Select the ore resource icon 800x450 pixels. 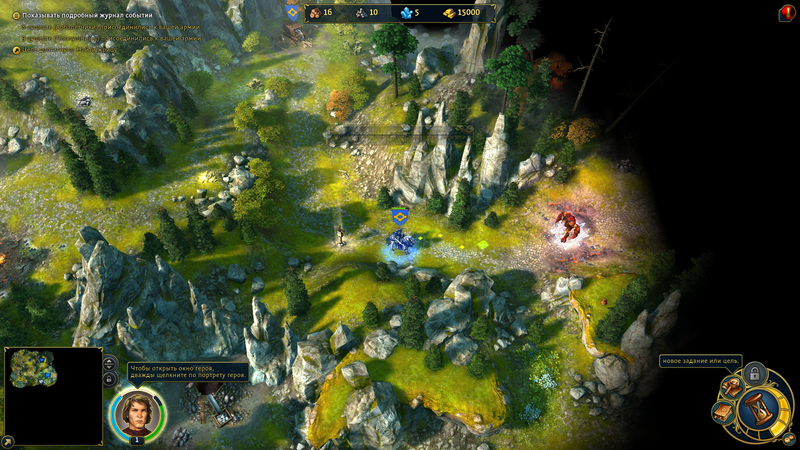(x=360, y=13)
